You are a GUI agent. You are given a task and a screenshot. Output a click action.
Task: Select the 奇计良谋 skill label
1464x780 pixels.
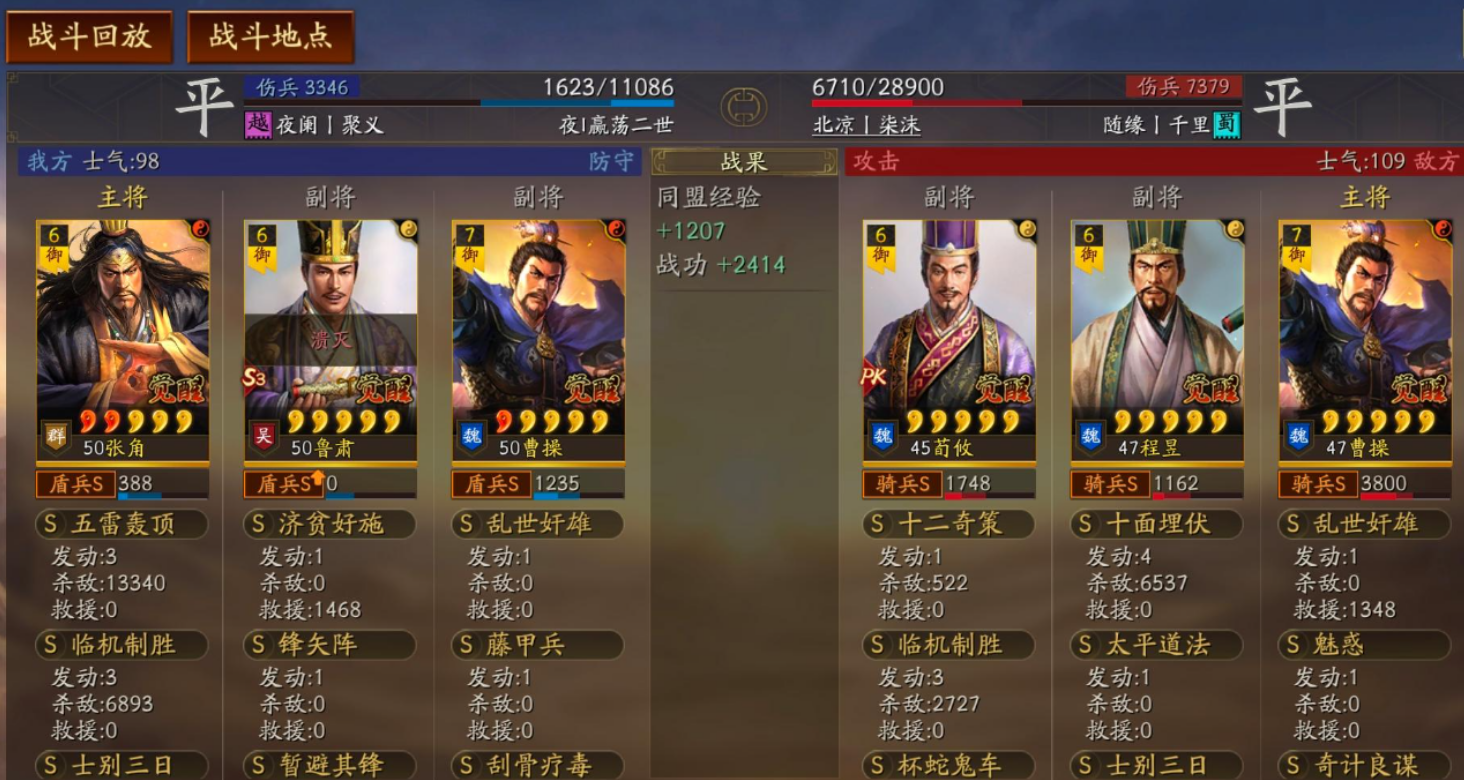pyautogui.click(x=1364, y=766)
